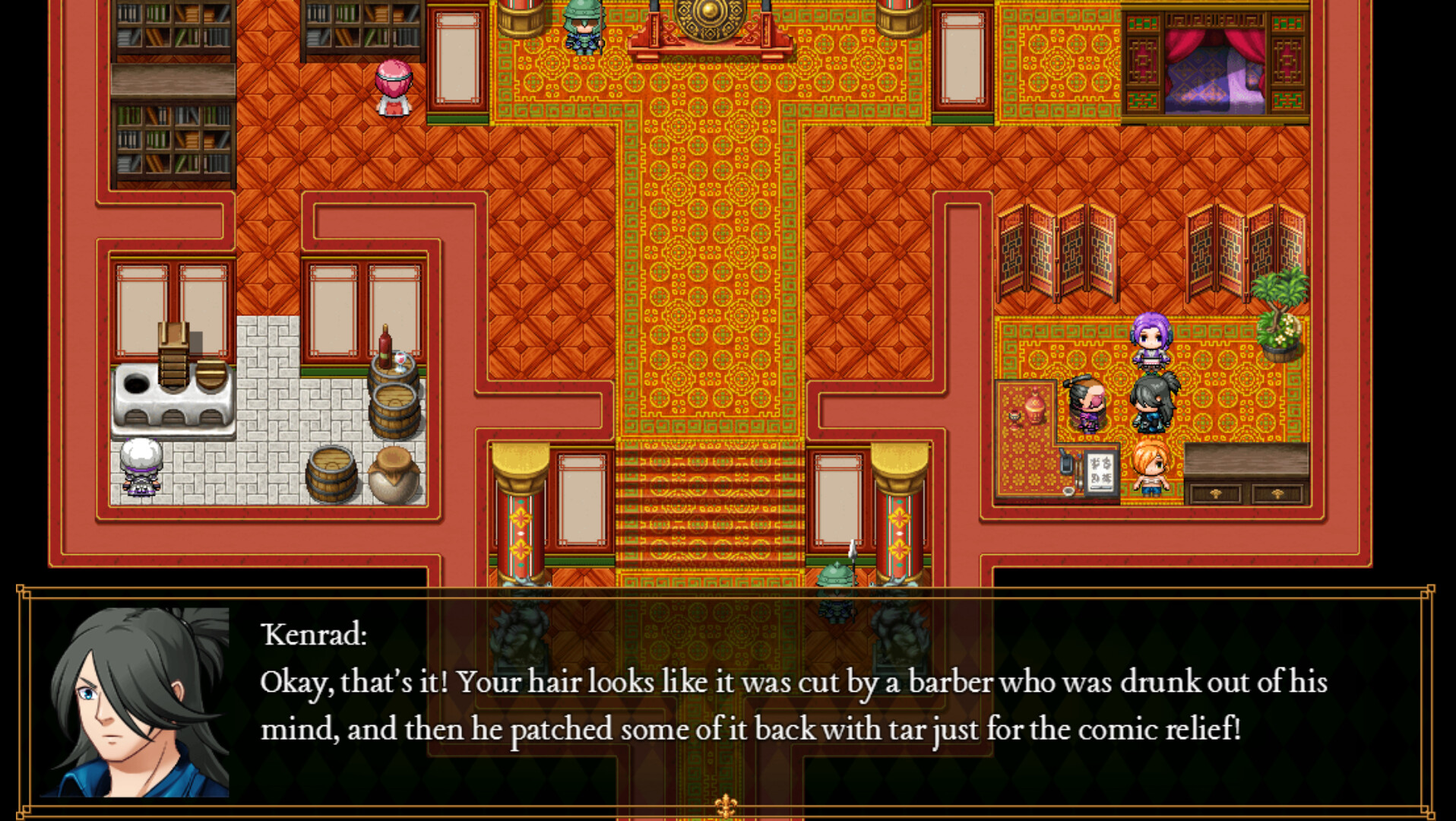Select the stacked wooden barrels in the kitchen
The width and height of the screenshot is (1456, 821).
pos(391,399)
